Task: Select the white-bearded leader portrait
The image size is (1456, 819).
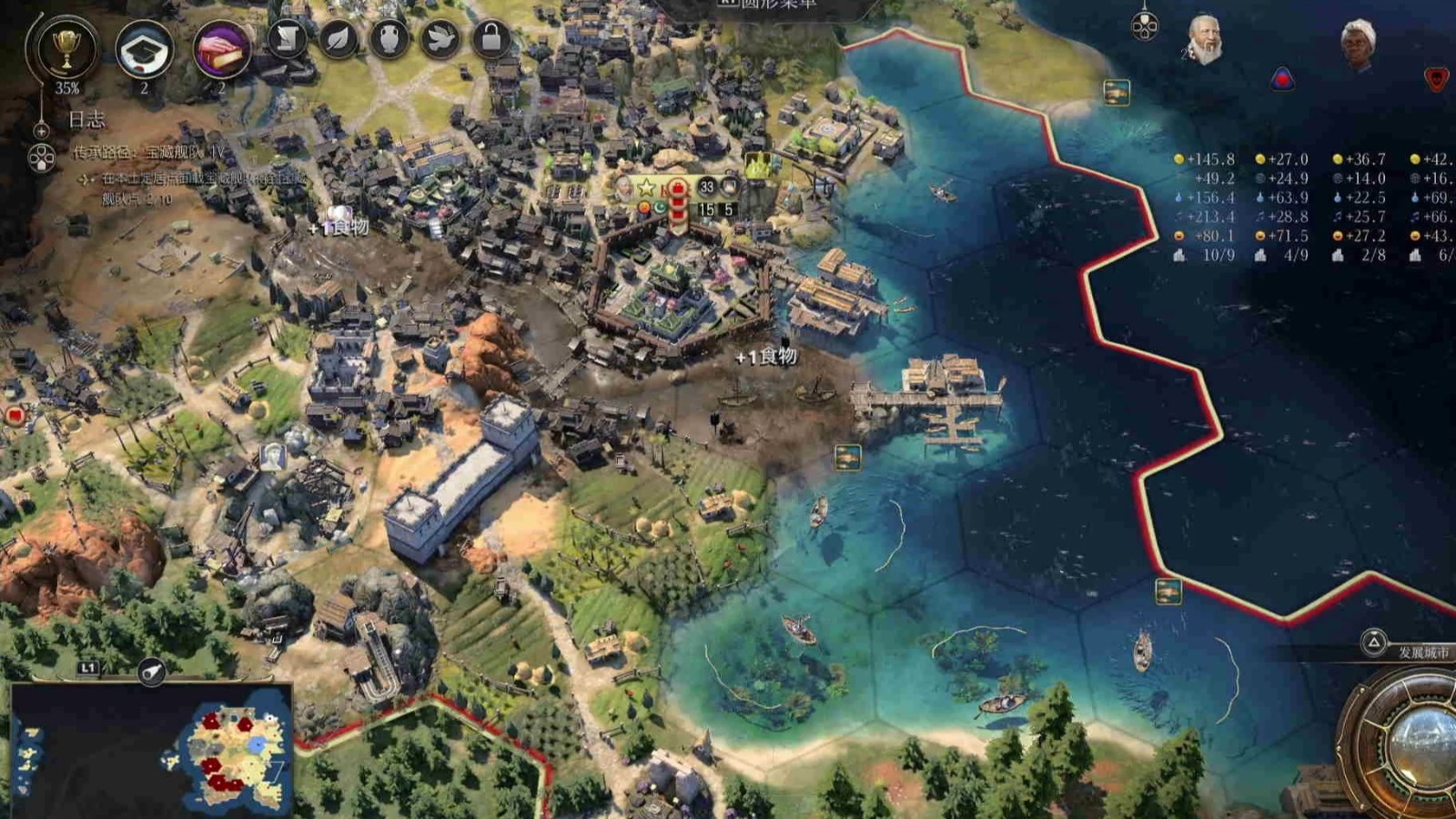Action: point(1204,40)
